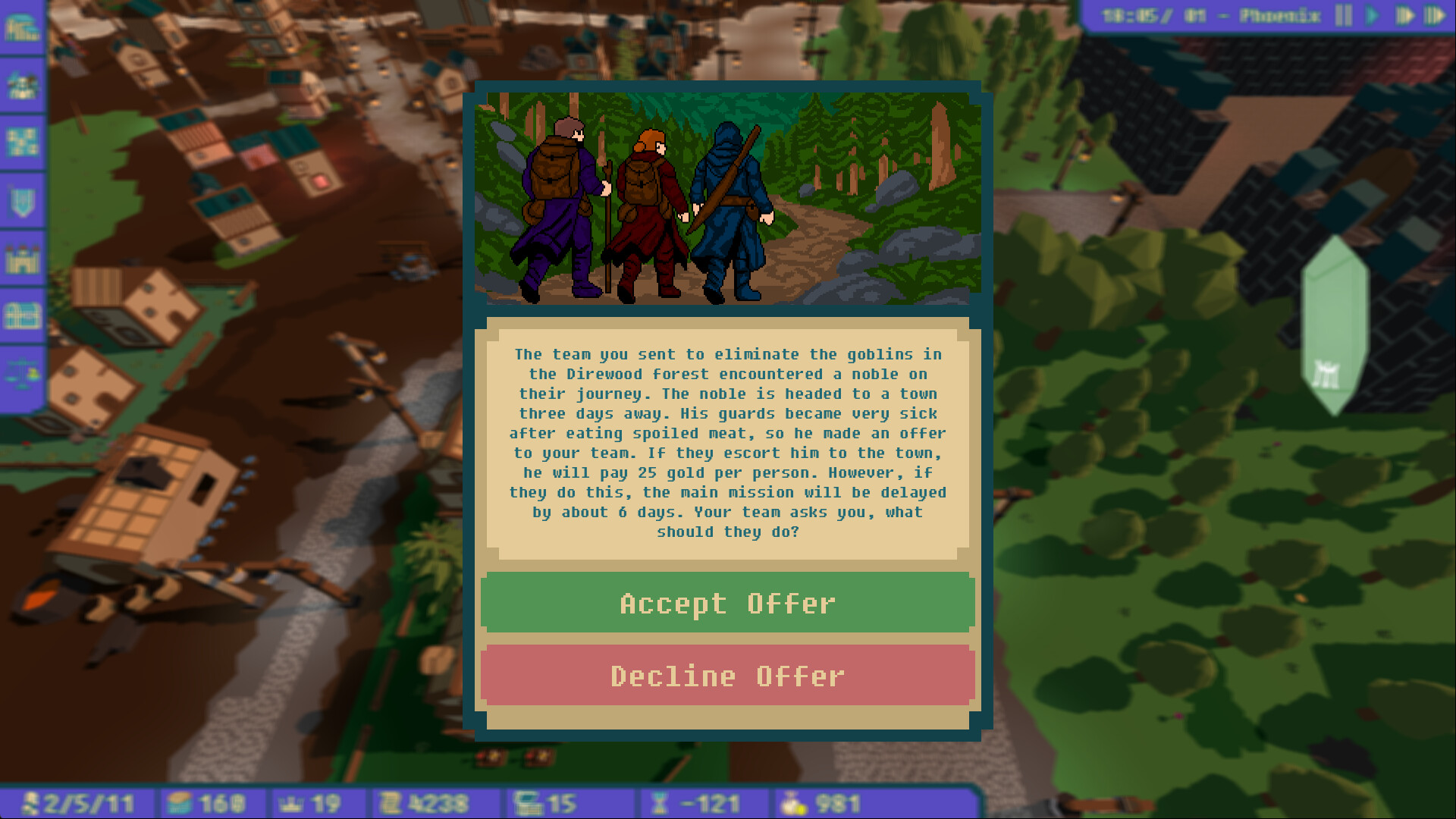Viewport: 1456px width, 819px height.
Task: Pause the game simulation
Action: tap(1343, 15)
